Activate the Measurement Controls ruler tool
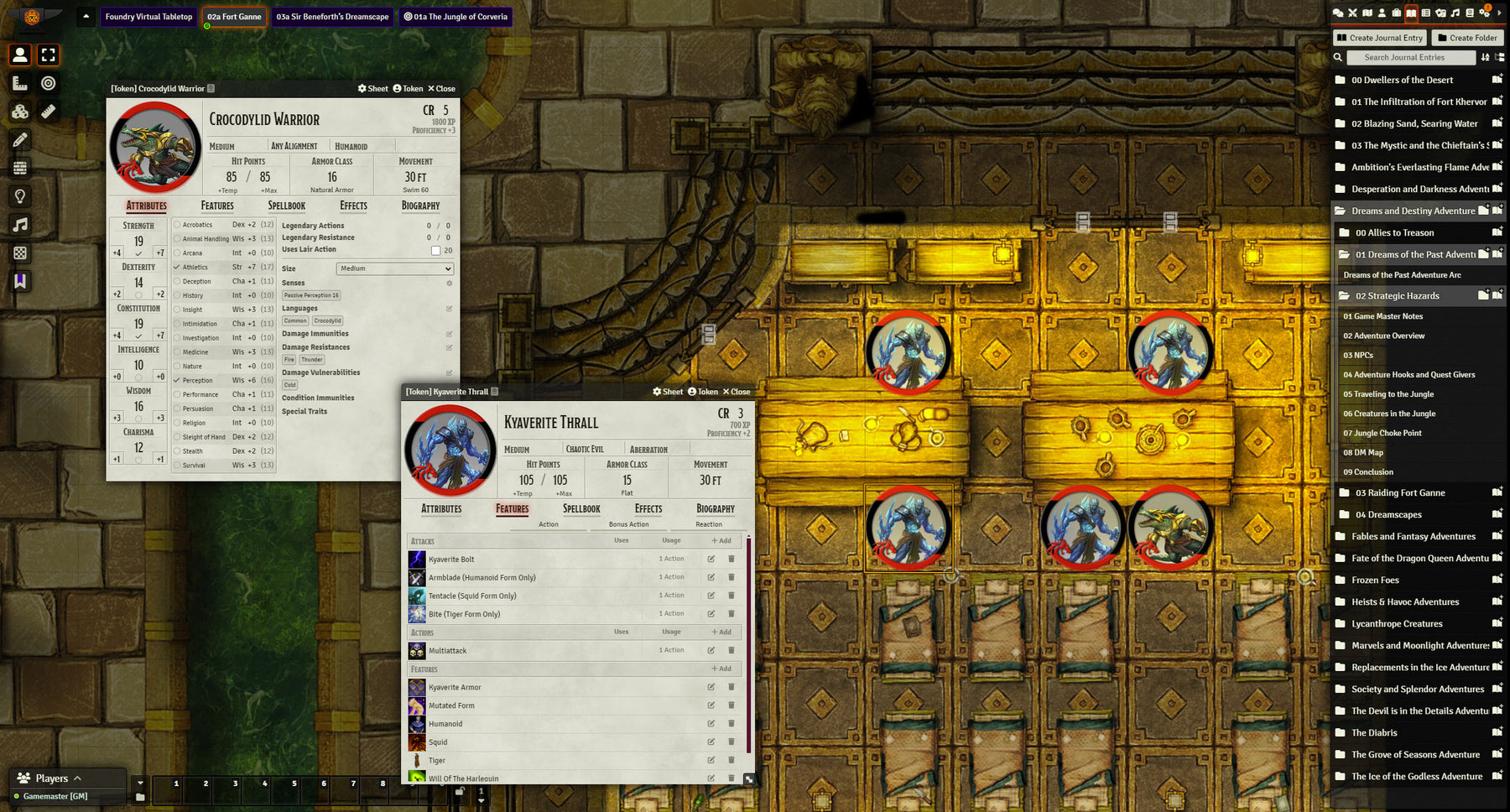The width and height of the screenshot is (1510, 812). tap(20, 83)
